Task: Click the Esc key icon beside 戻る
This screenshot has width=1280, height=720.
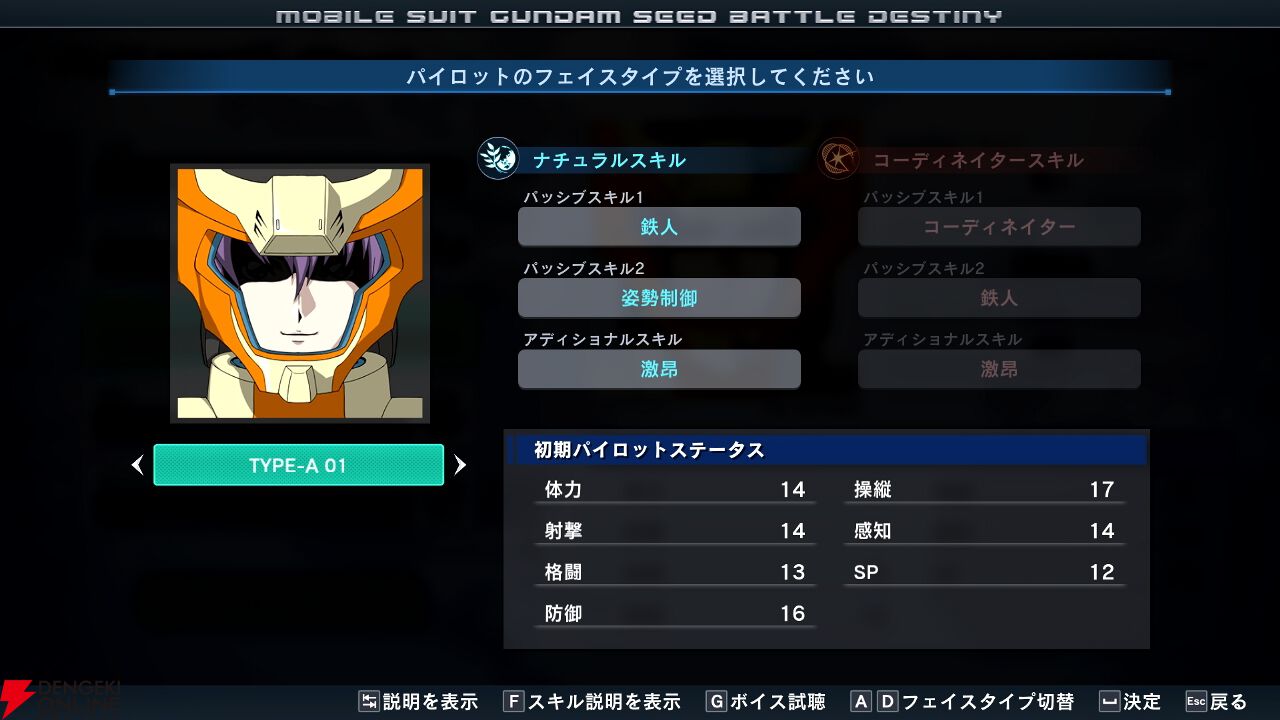Action: pyautogui.click(x=1196, y=701)
